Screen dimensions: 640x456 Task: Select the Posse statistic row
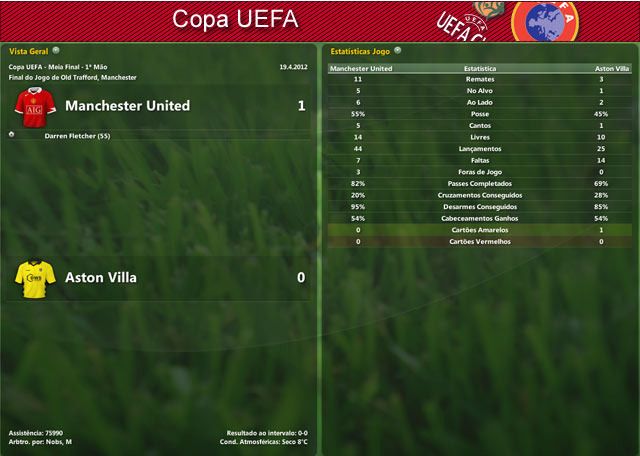(480, 114)
